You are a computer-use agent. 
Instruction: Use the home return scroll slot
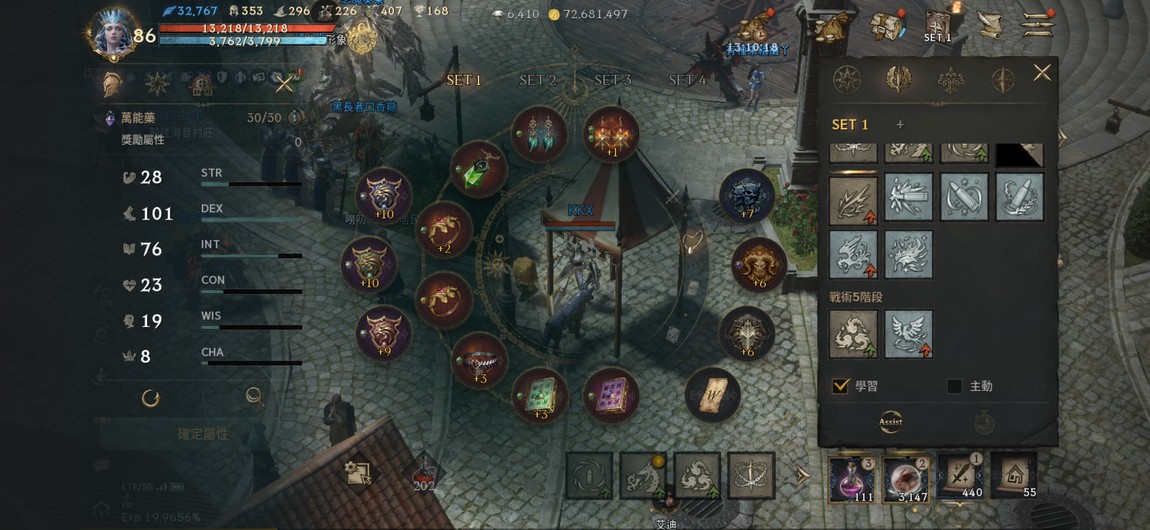pos(1013,476)
